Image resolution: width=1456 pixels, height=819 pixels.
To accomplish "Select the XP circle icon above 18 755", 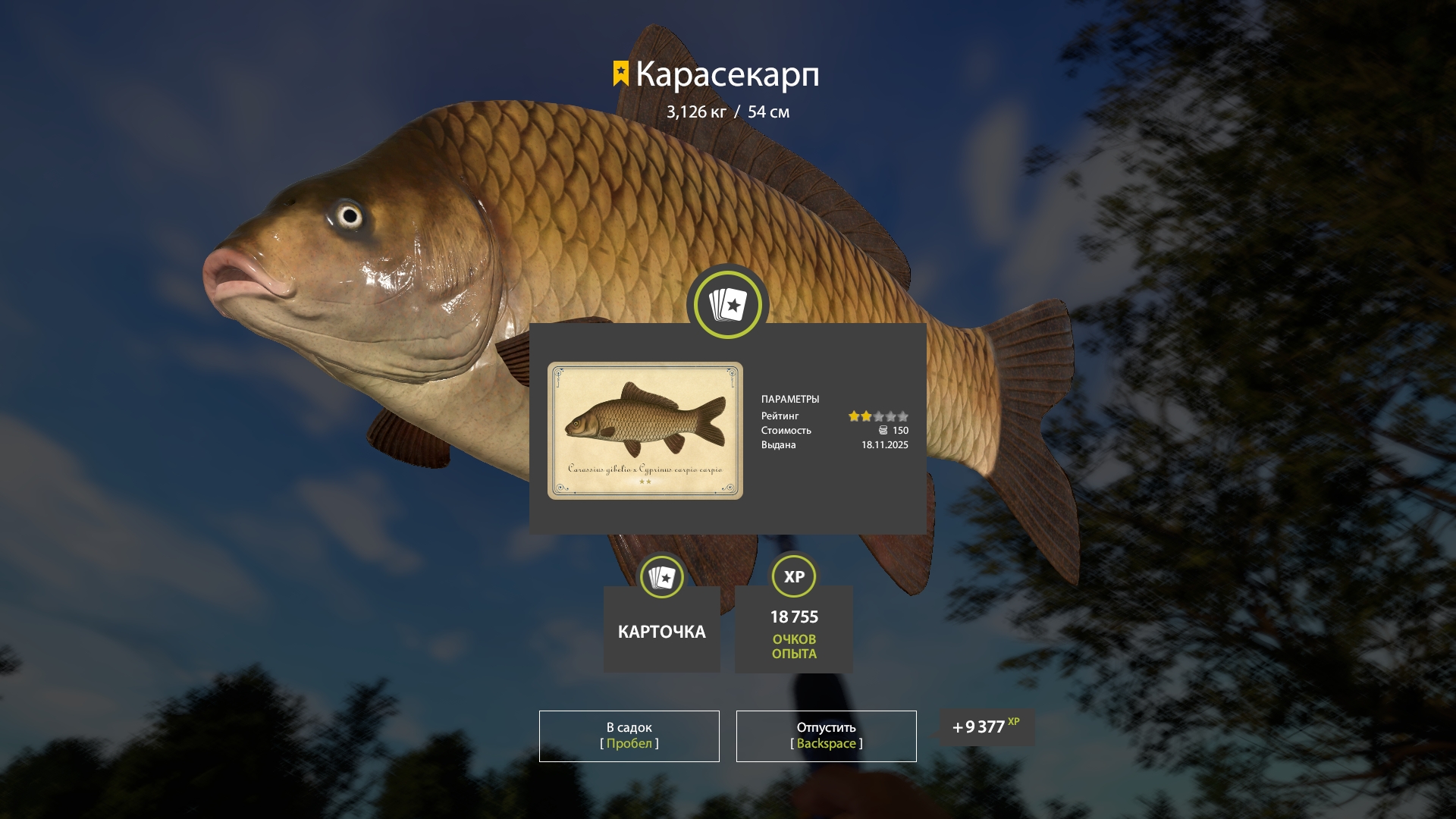I will coord(793,576).
